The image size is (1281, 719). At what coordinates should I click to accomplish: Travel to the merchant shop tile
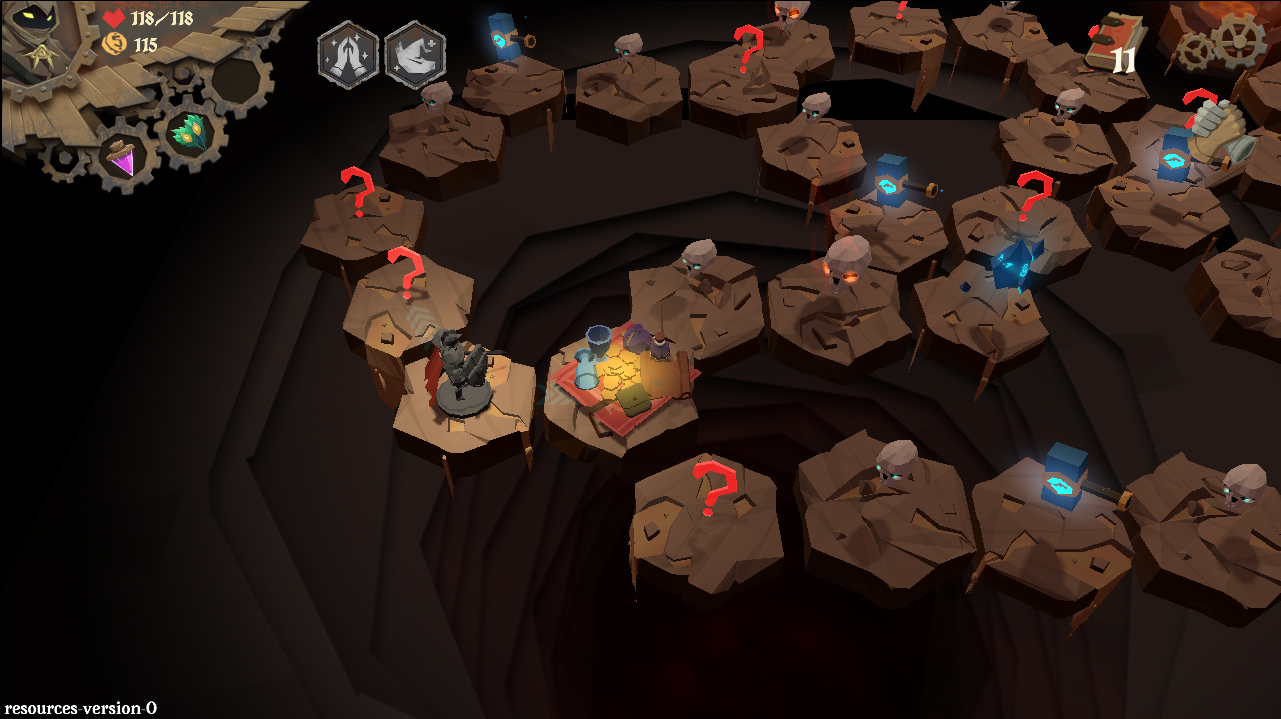[x=626, y=378]
